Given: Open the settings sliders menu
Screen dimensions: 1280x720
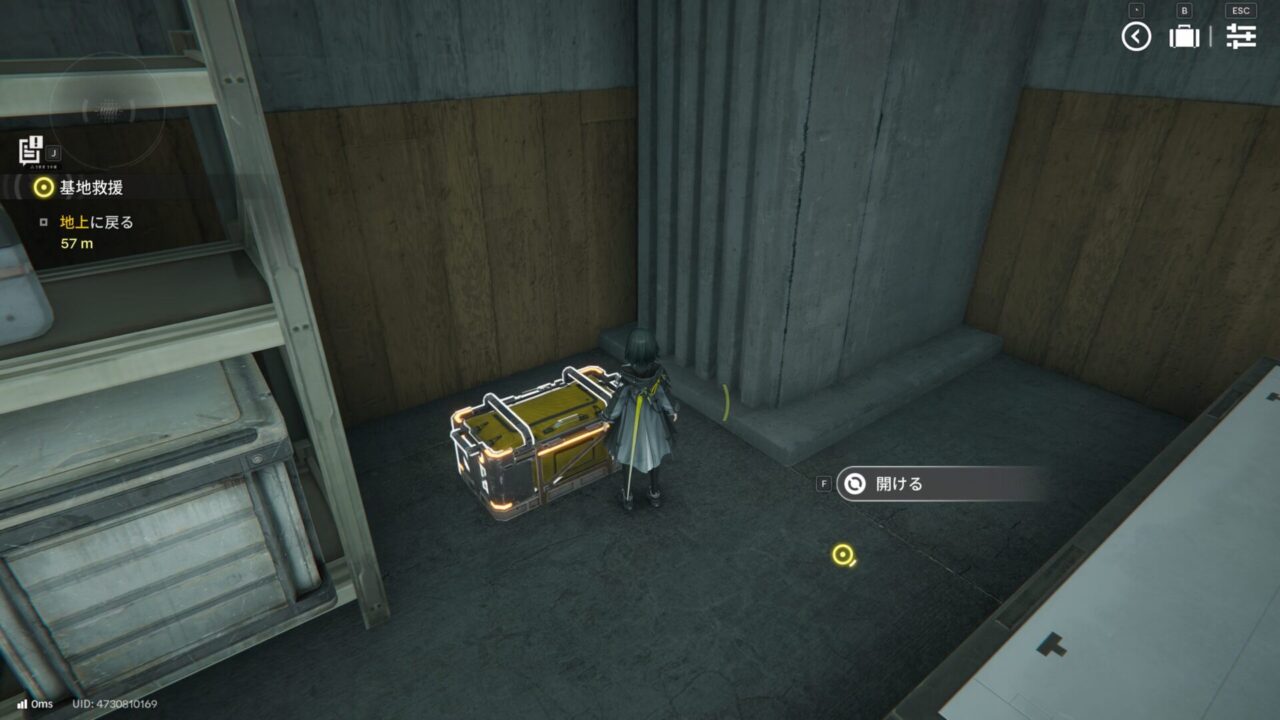Looking at the screenshot, I should point(1241,37).
